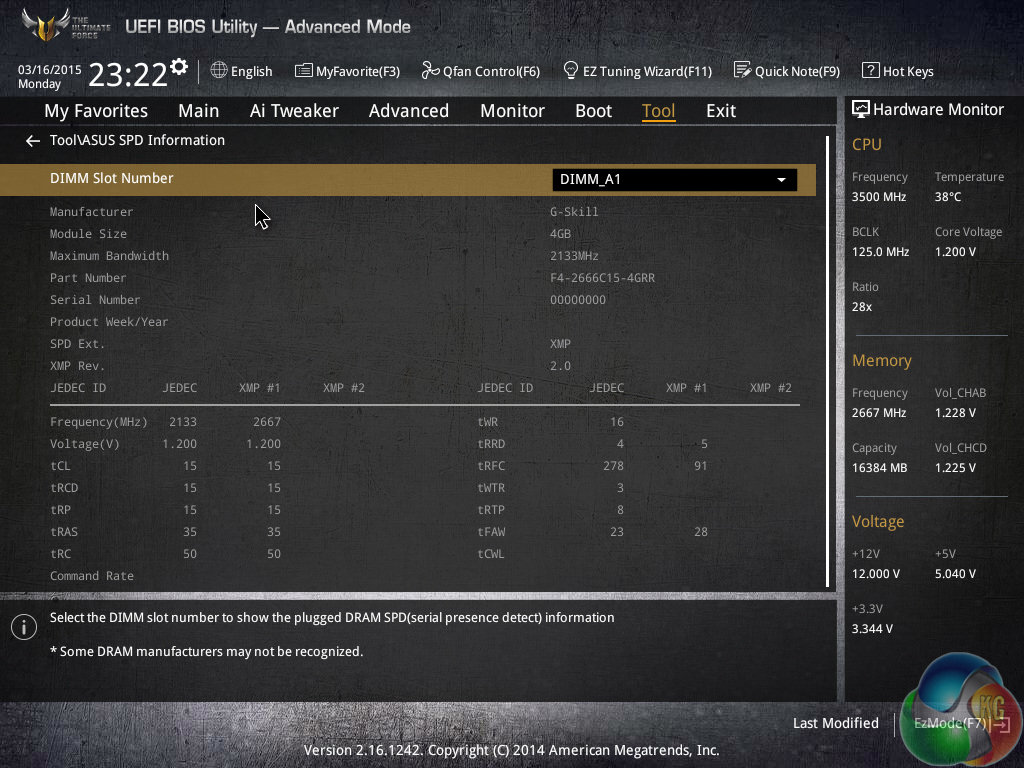Switch to EzMode(F7)
Image resolution: width=1024 pixels, height=768 pixels.
click(x=950, y=723)
